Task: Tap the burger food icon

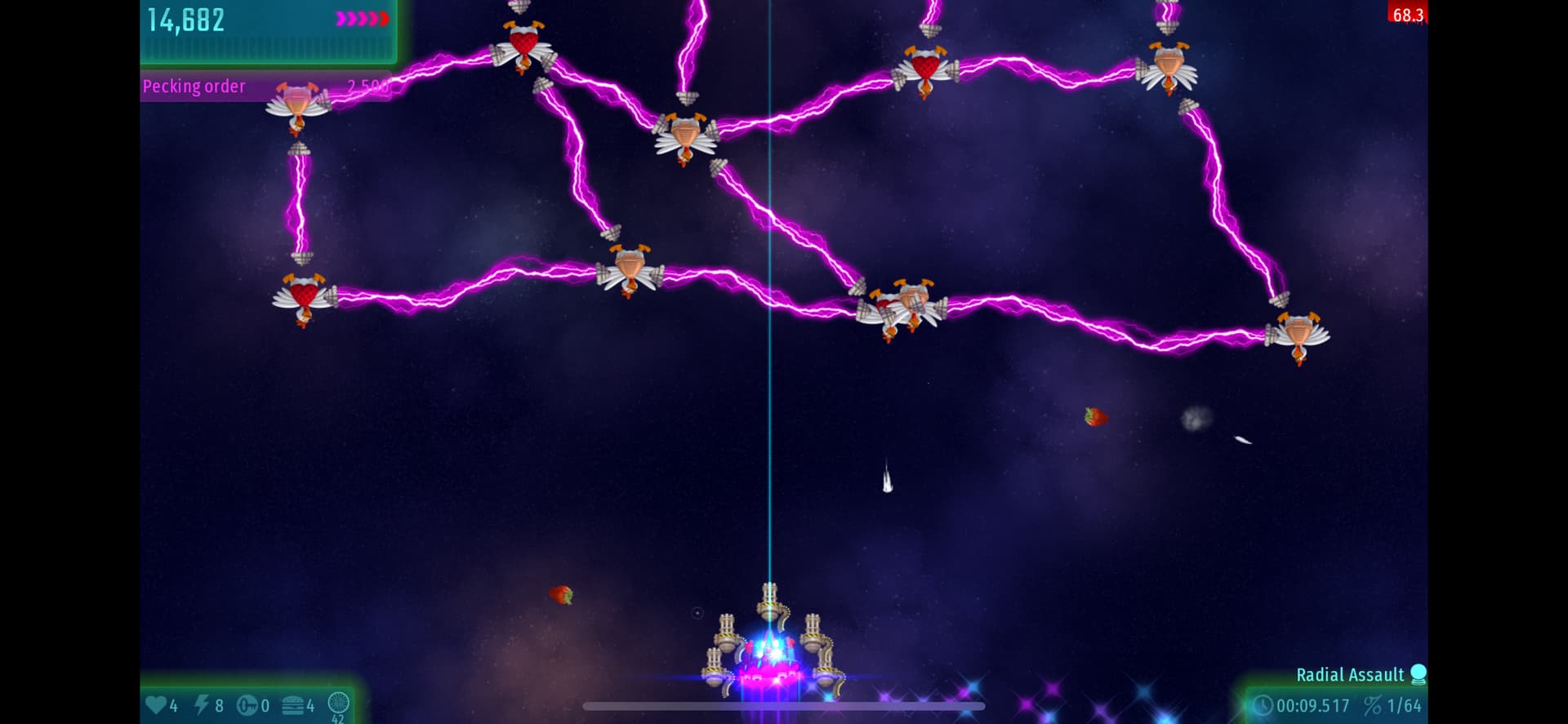Action: [x=293, y=705]
